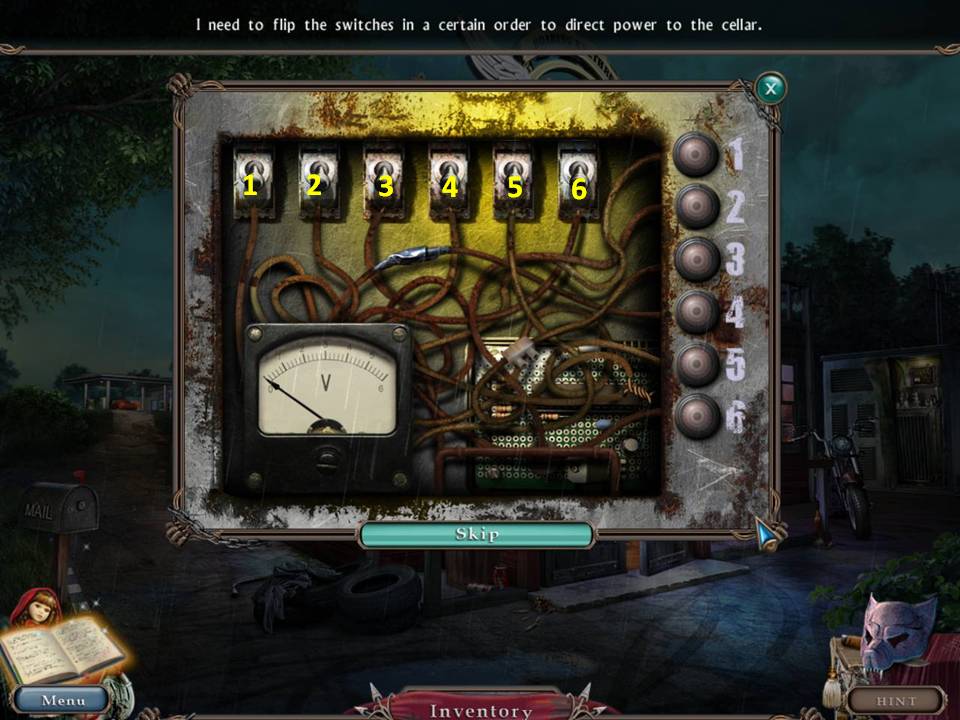
Task: Flip toggle switch number 4
Action: (447, 174)
